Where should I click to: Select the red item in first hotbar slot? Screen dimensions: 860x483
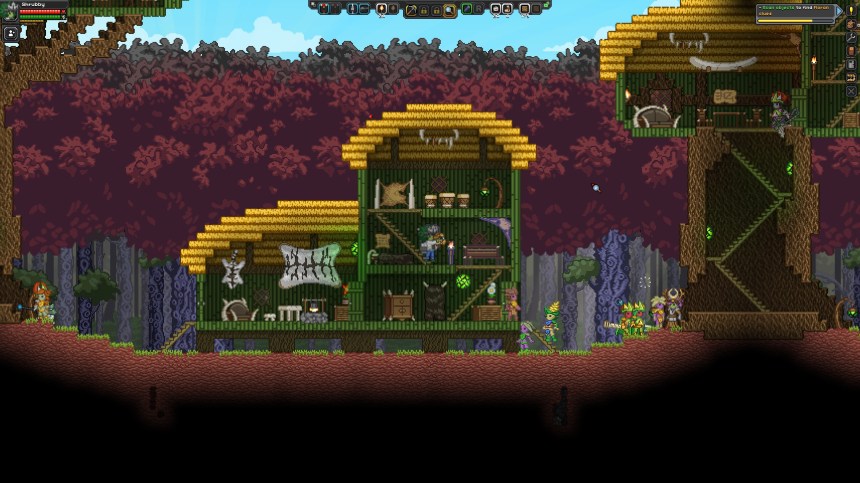[x=326, y=9]
